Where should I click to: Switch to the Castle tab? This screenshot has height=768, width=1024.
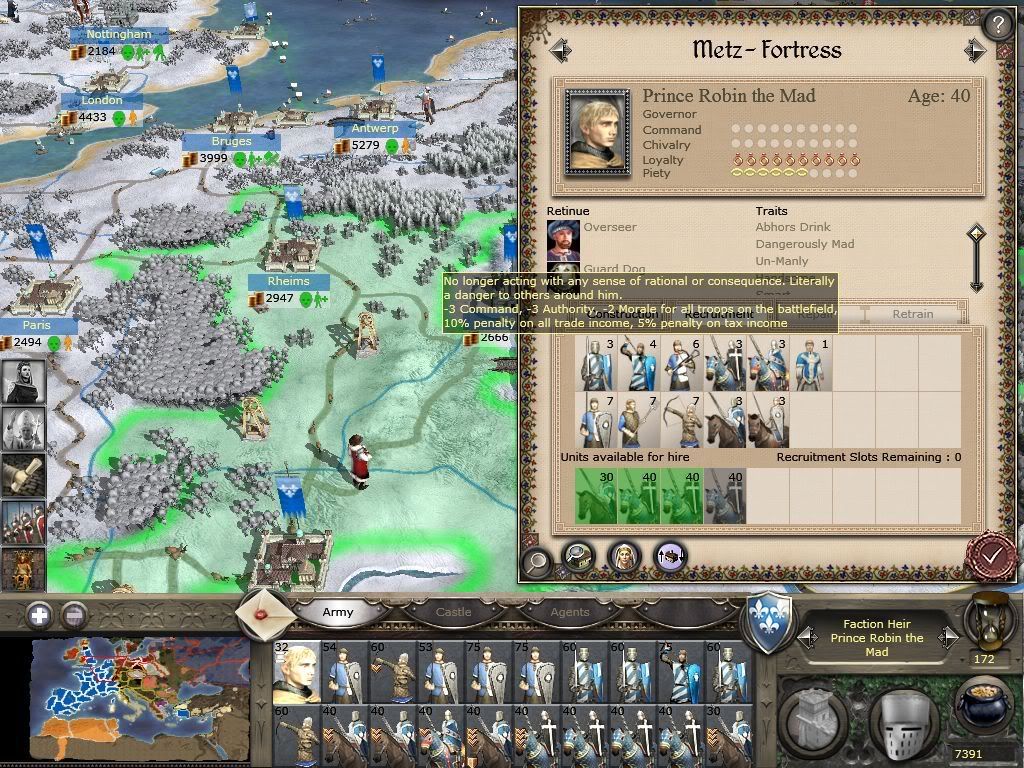pyautogui.click(x=453, y=612)
